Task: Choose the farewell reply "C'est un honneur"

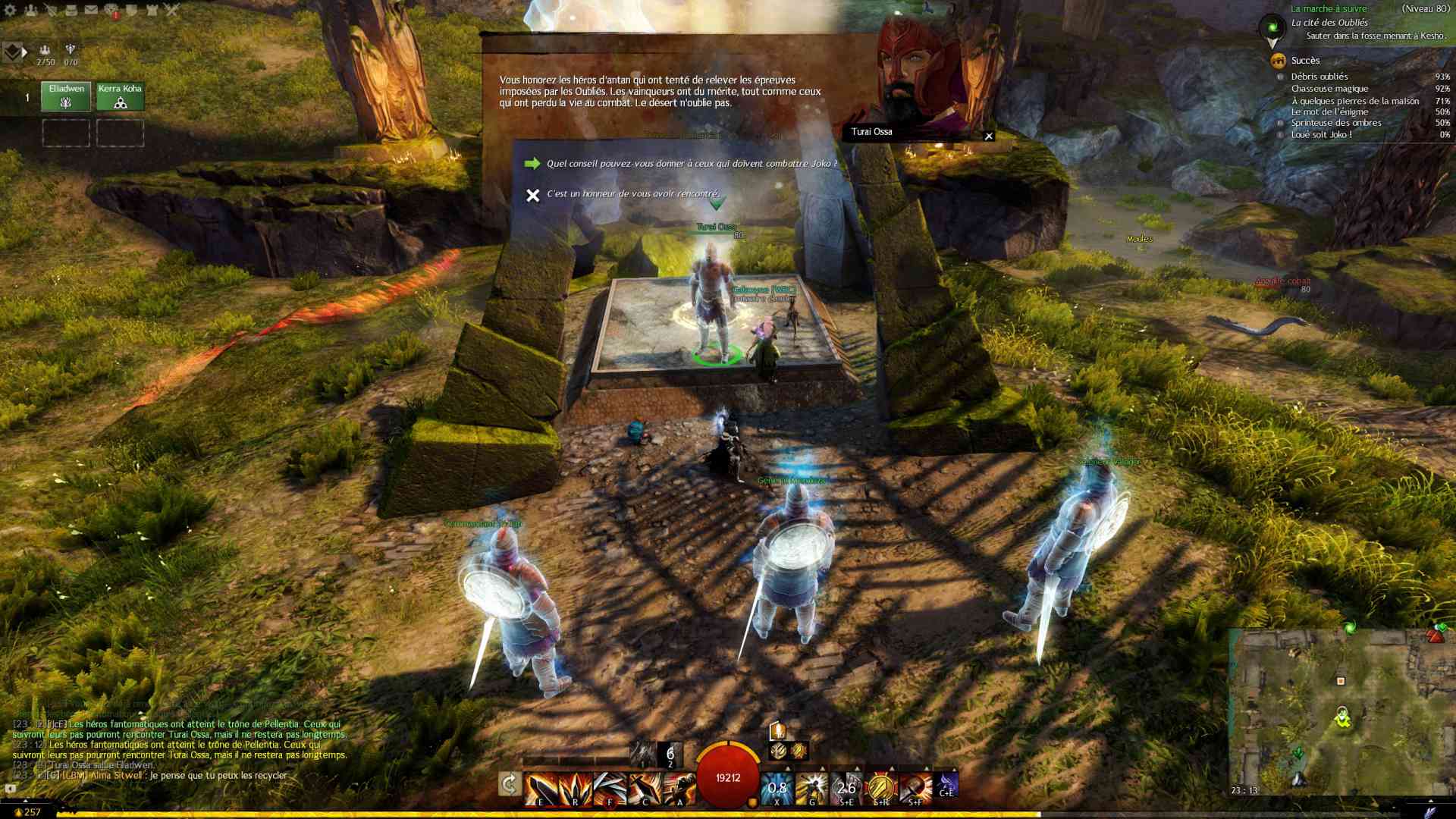Action: pyautogui.click(x=632, y=194)
